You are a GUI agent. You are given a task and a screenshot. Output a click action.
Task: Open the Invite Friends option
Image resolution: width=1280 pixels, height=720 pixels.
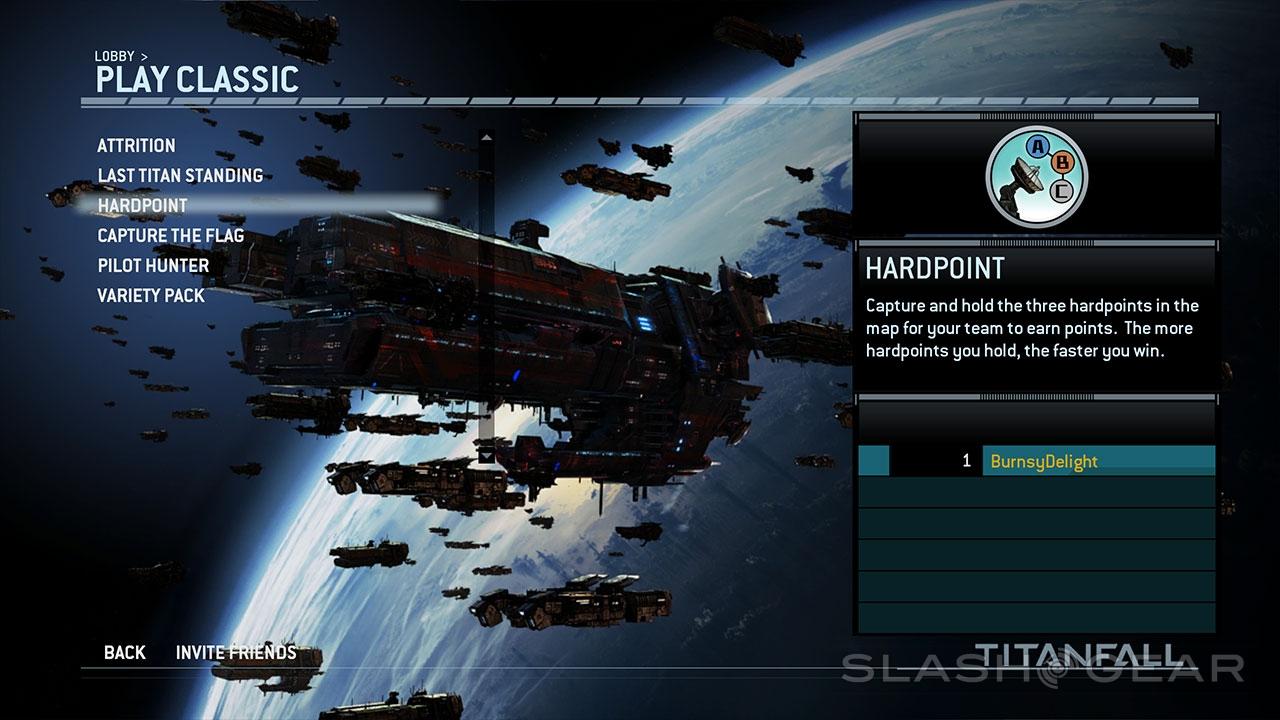click(x=236, y=653)
